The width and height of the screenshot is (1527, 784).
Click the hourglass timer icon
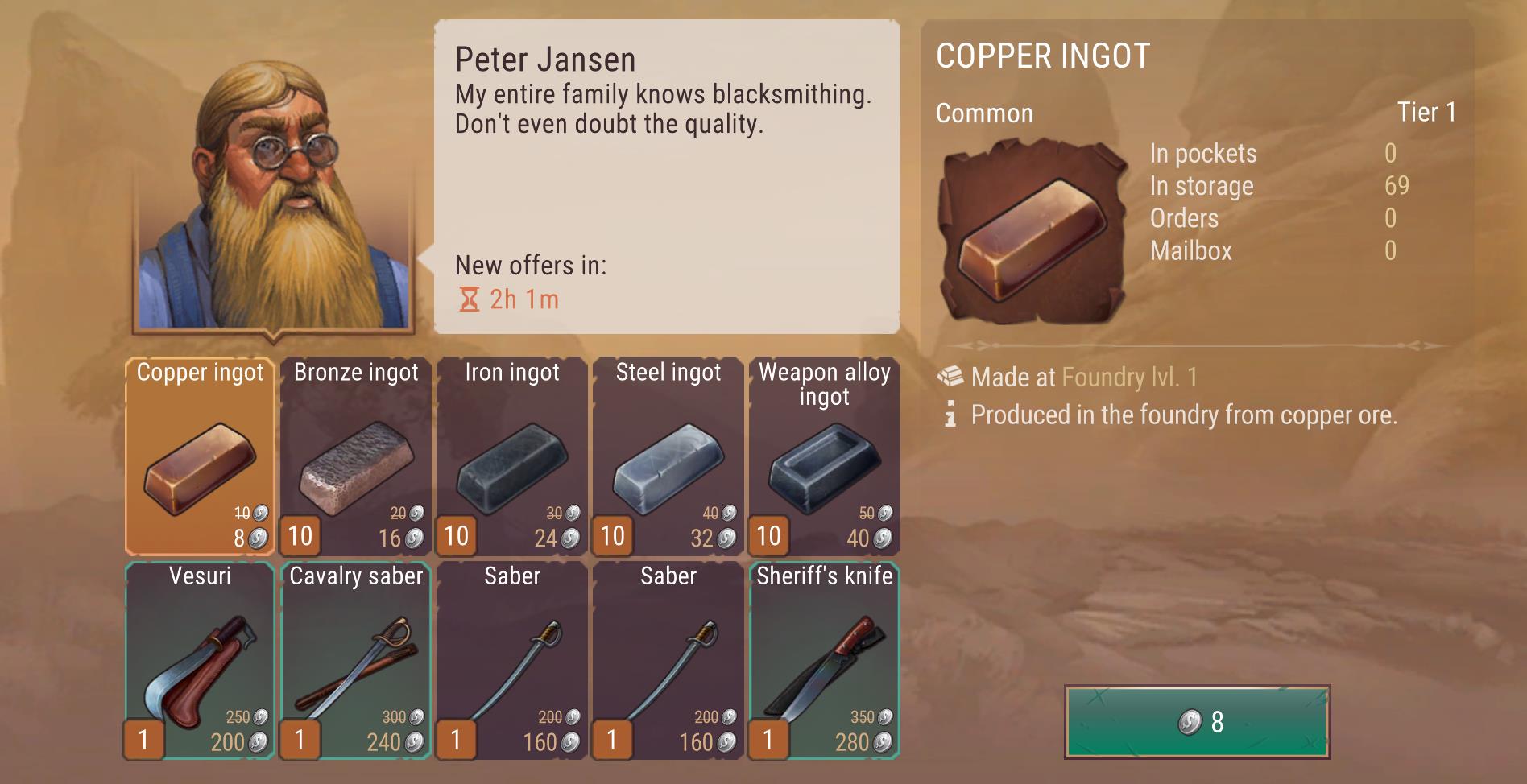[468, 300]
